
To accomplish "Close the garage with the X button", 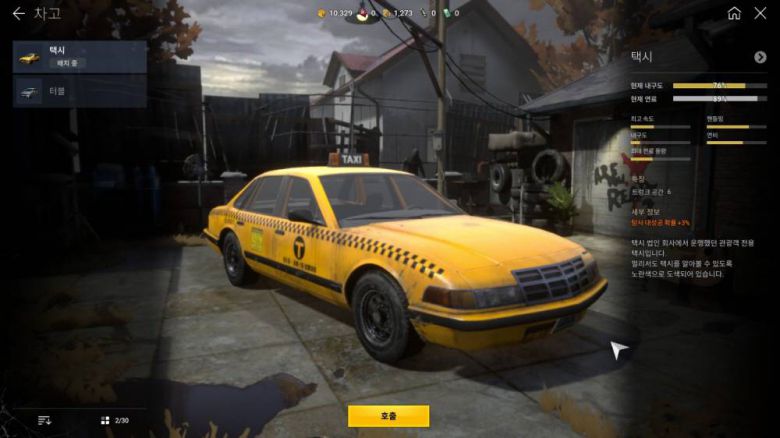I will (x=762, y=13).
